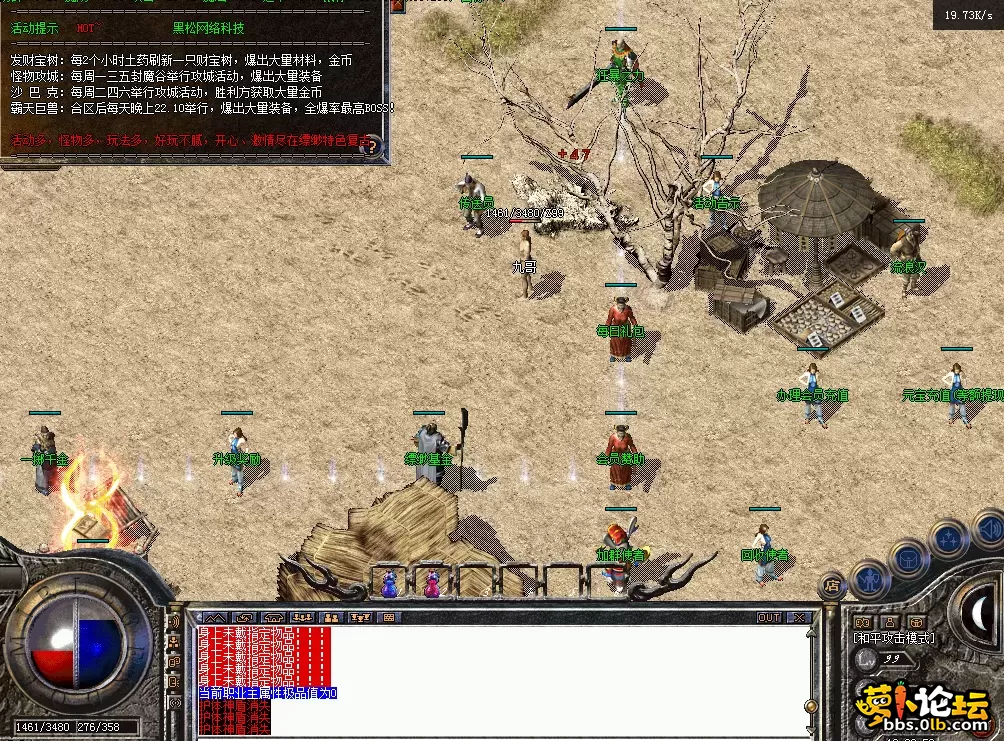The image size is (1004, 741).
Task: Open the character equipment round icon
Action: click(x=869, y=577)
